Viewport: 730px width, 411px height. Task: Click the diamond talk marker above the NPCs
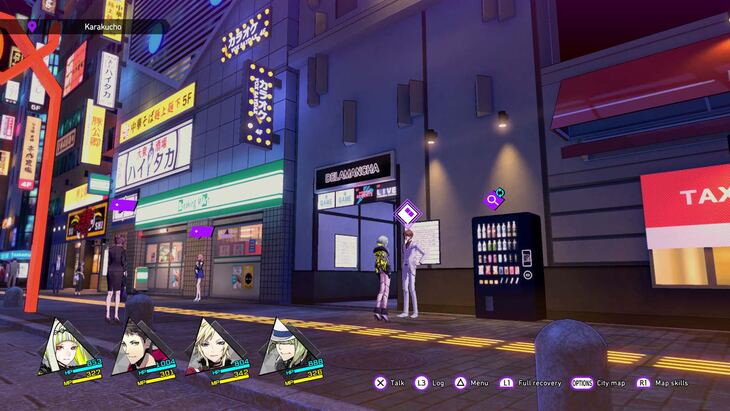click(407, 212)
